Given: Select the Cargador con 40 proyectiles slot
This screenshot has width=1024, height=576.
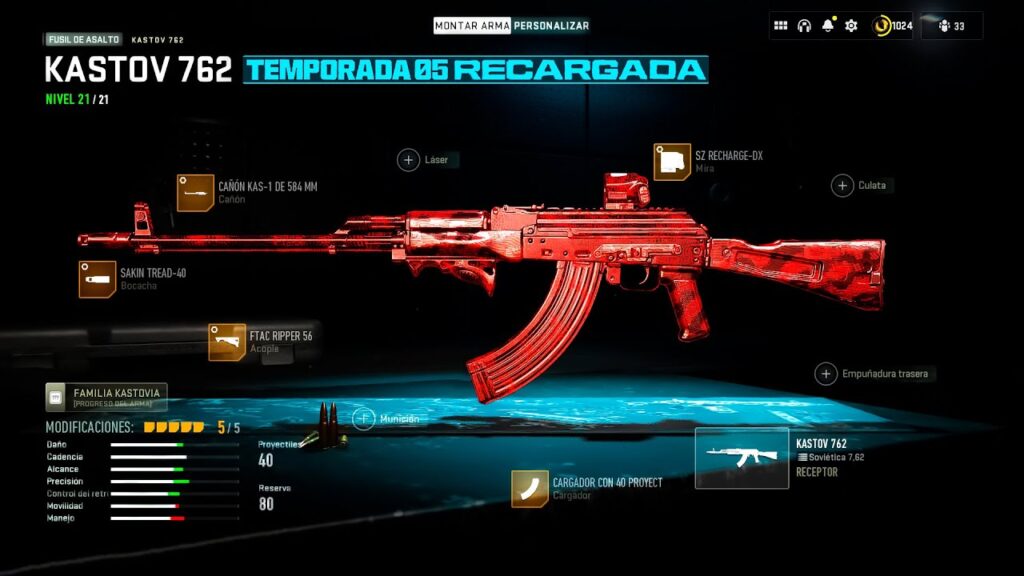Looking at the screenshot, I should [x=529, y=488].
